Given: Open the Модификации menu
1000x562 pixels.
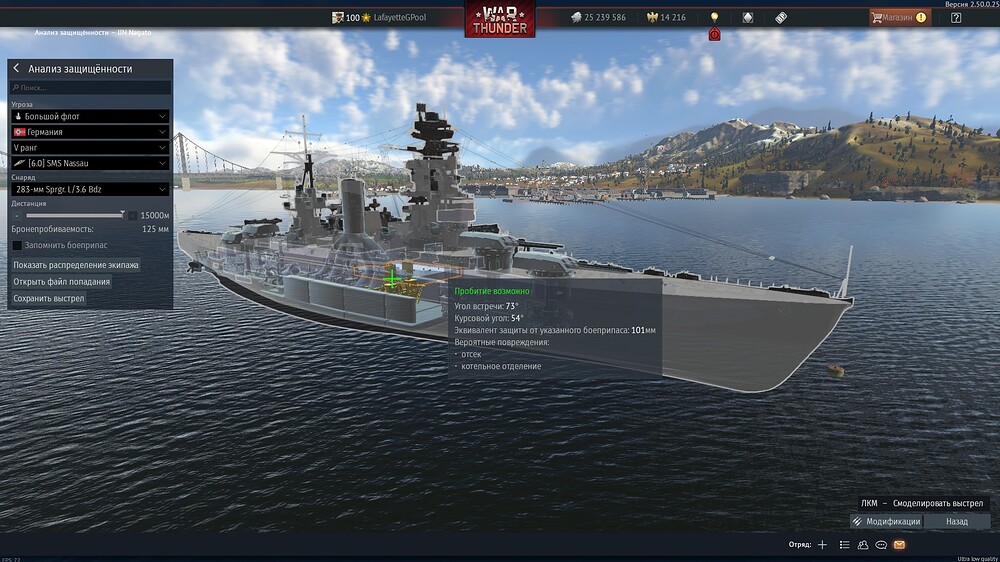Looking at the screenshot, I should point(886,521).
